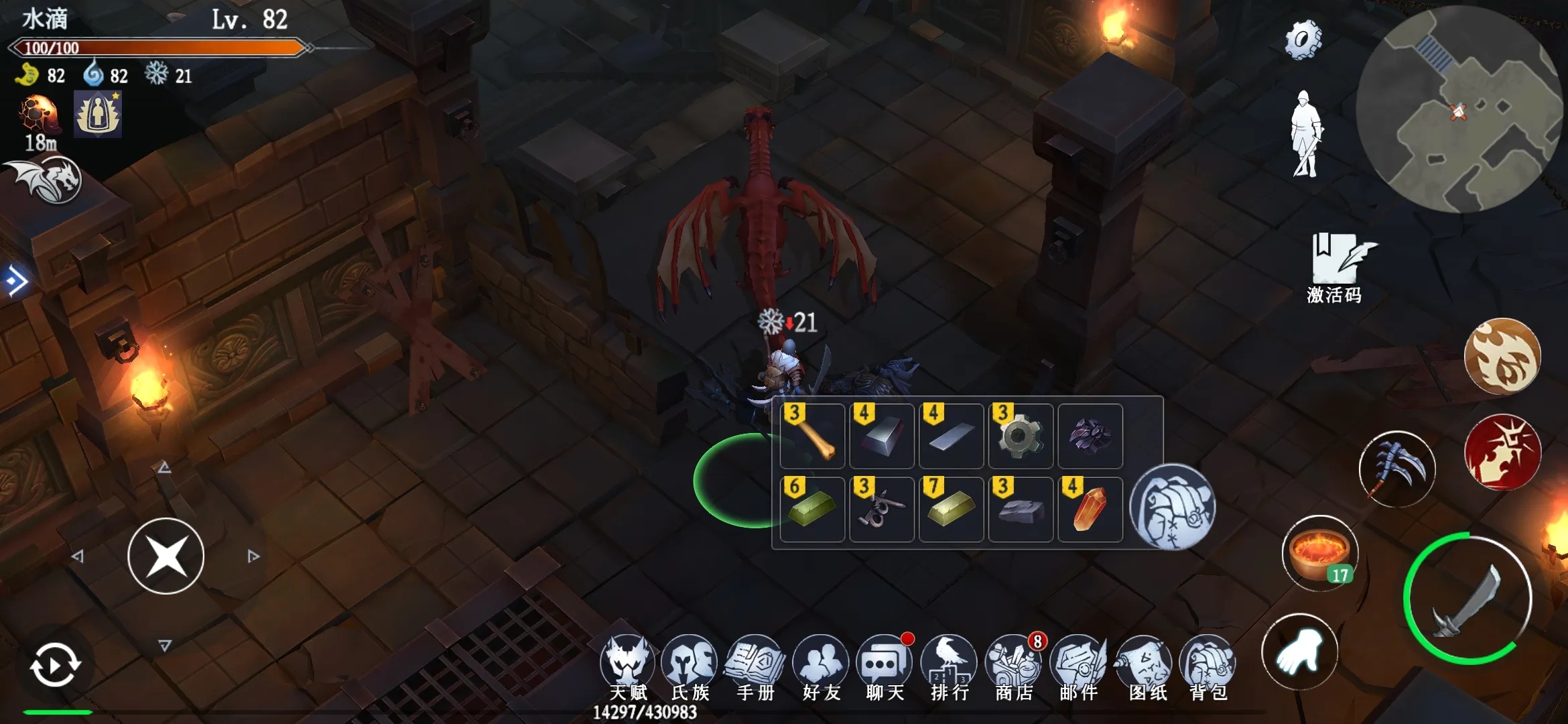Open the 激活码 activation code entry
This screenshot has height=724, width=1568.
click(x=1335, y=267)
